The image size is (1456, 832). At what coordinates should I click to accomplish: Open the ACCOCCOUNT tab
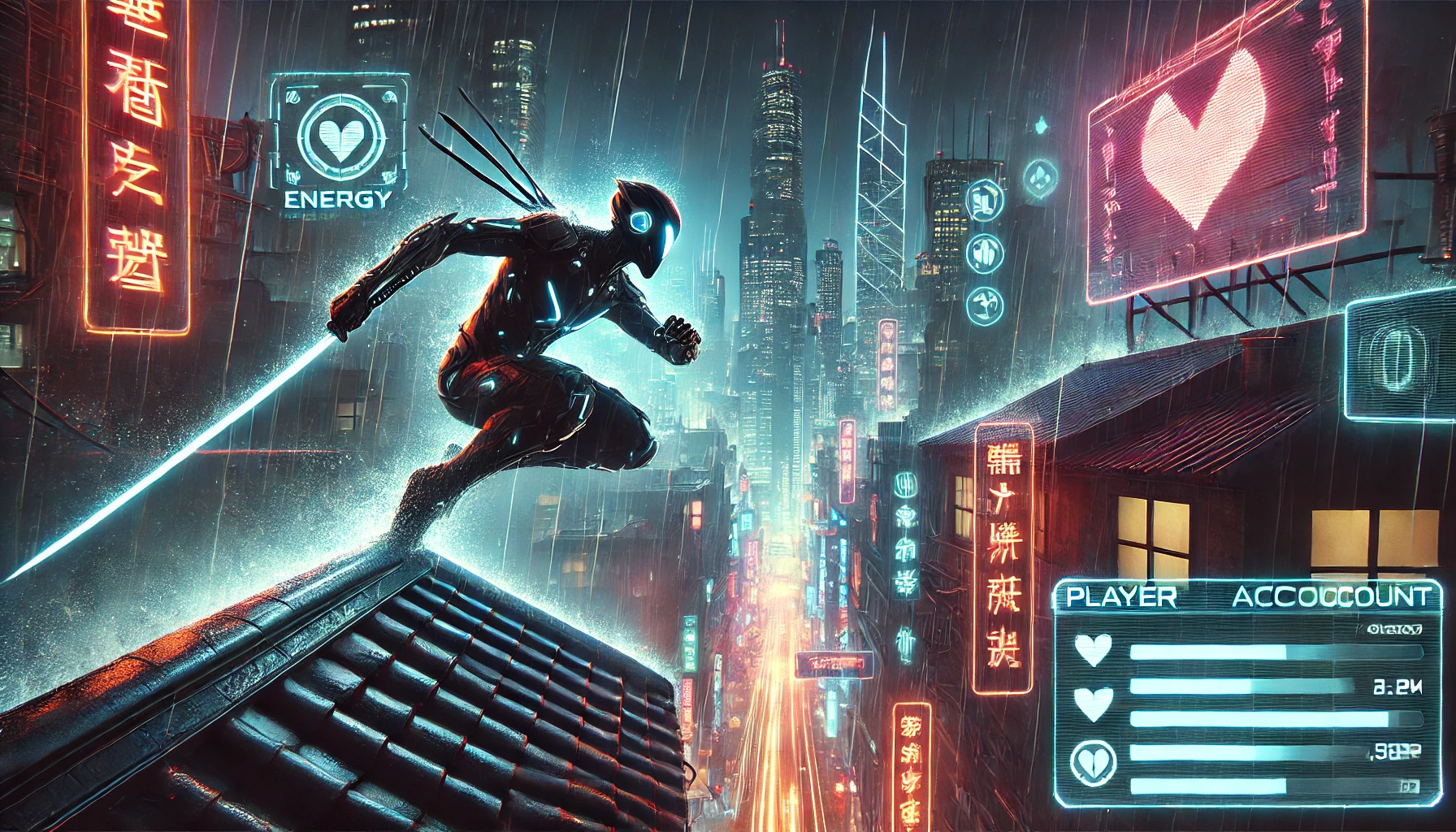coord(1330,597)
